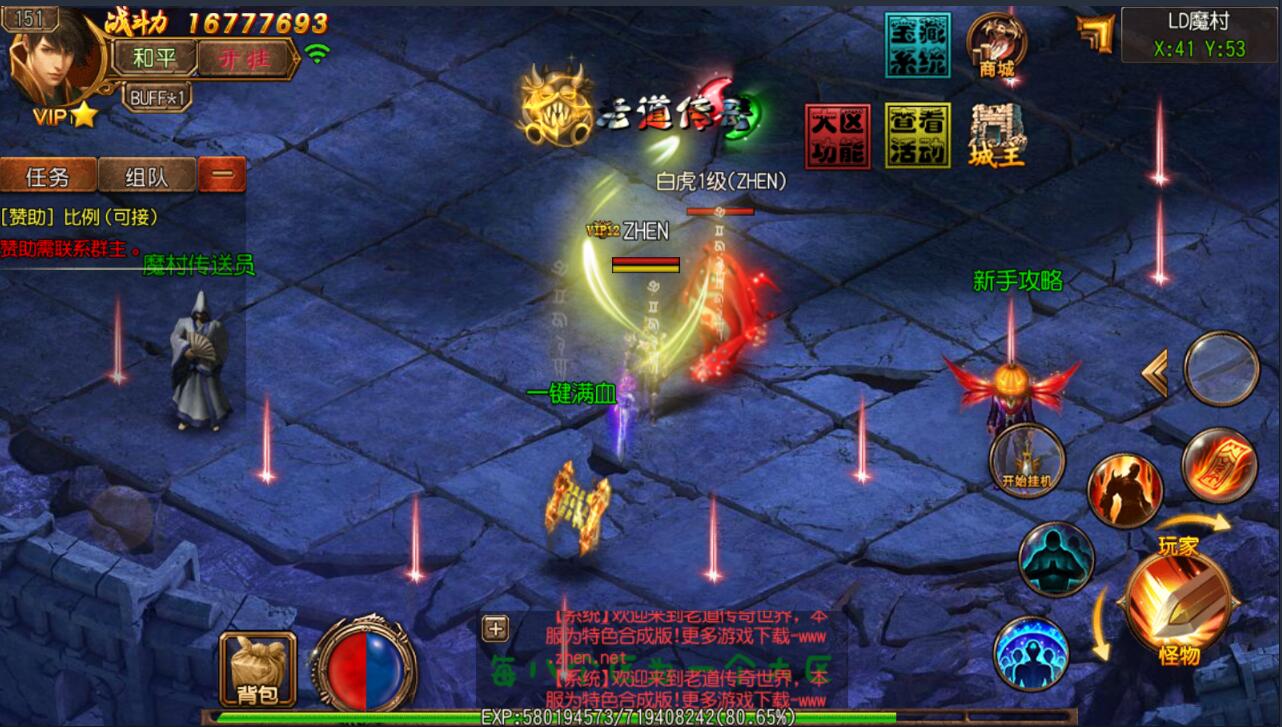Screen dimensions: 1282x727
Task: Use the main sword attack skill
Action: pos(1177,599)
